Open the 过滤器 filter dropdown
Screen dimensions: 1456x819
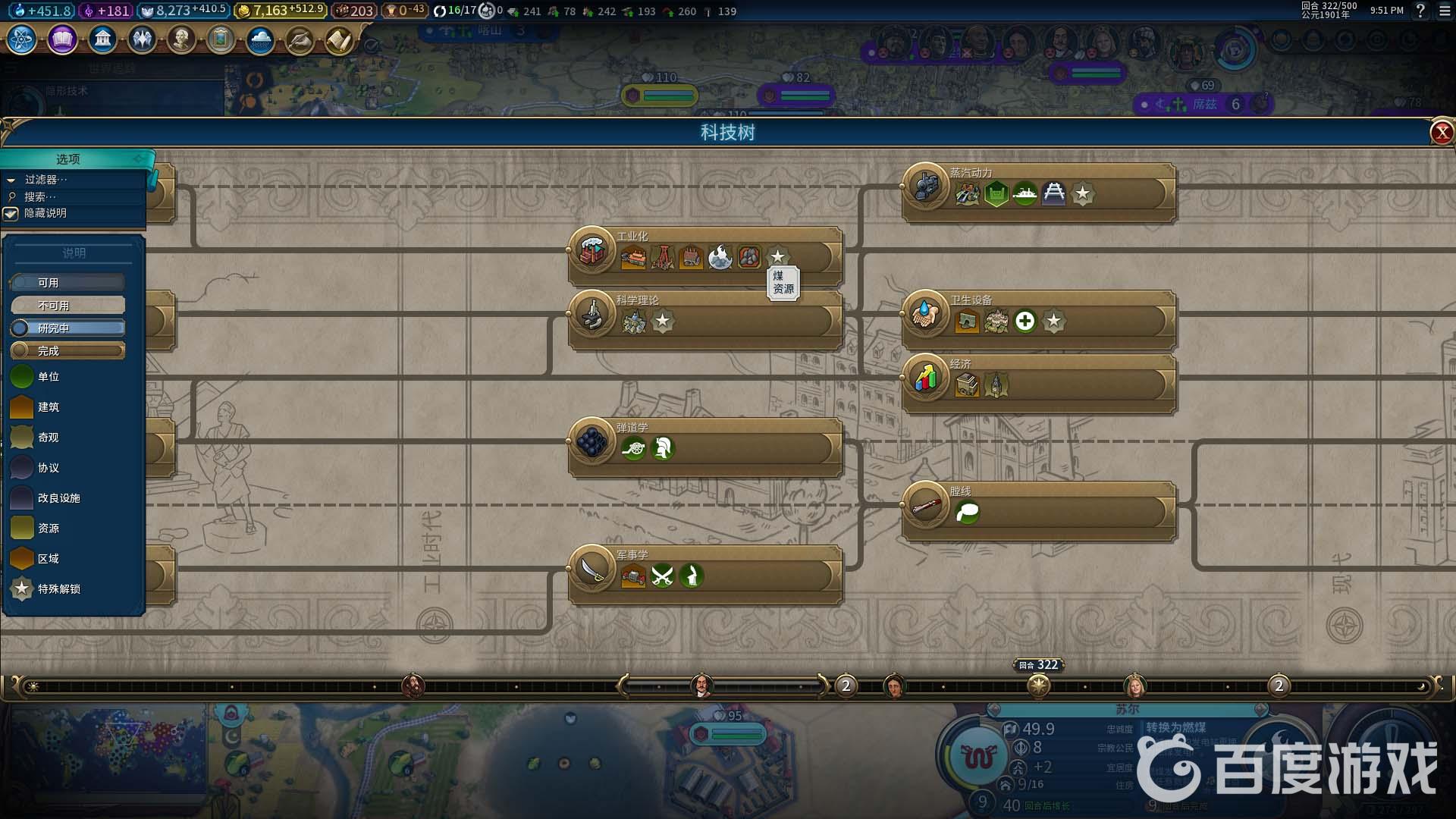coord(45,180)
